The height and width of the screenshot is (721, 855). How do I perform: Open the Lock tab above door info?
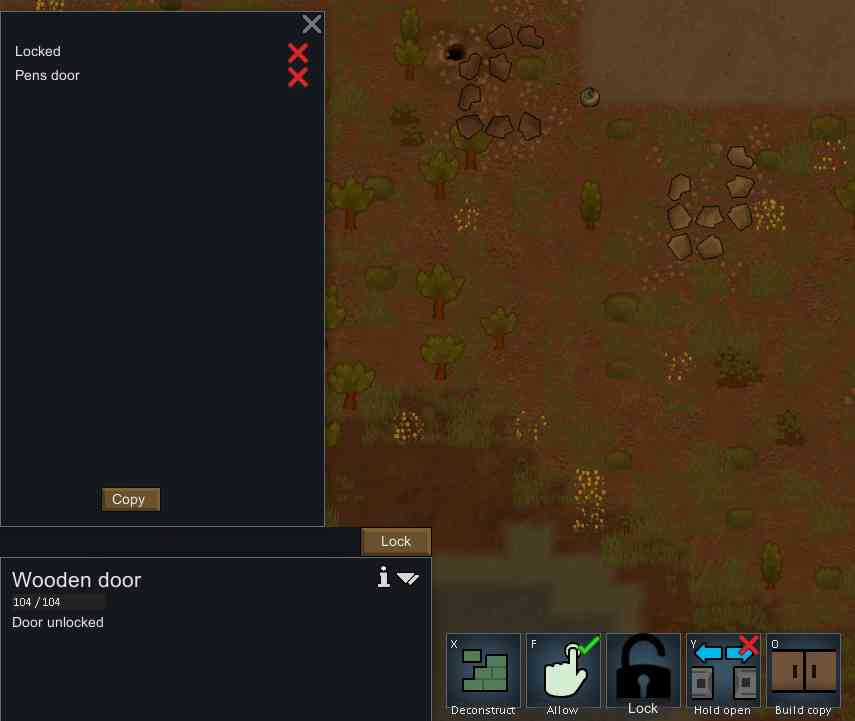click(396, 541)
